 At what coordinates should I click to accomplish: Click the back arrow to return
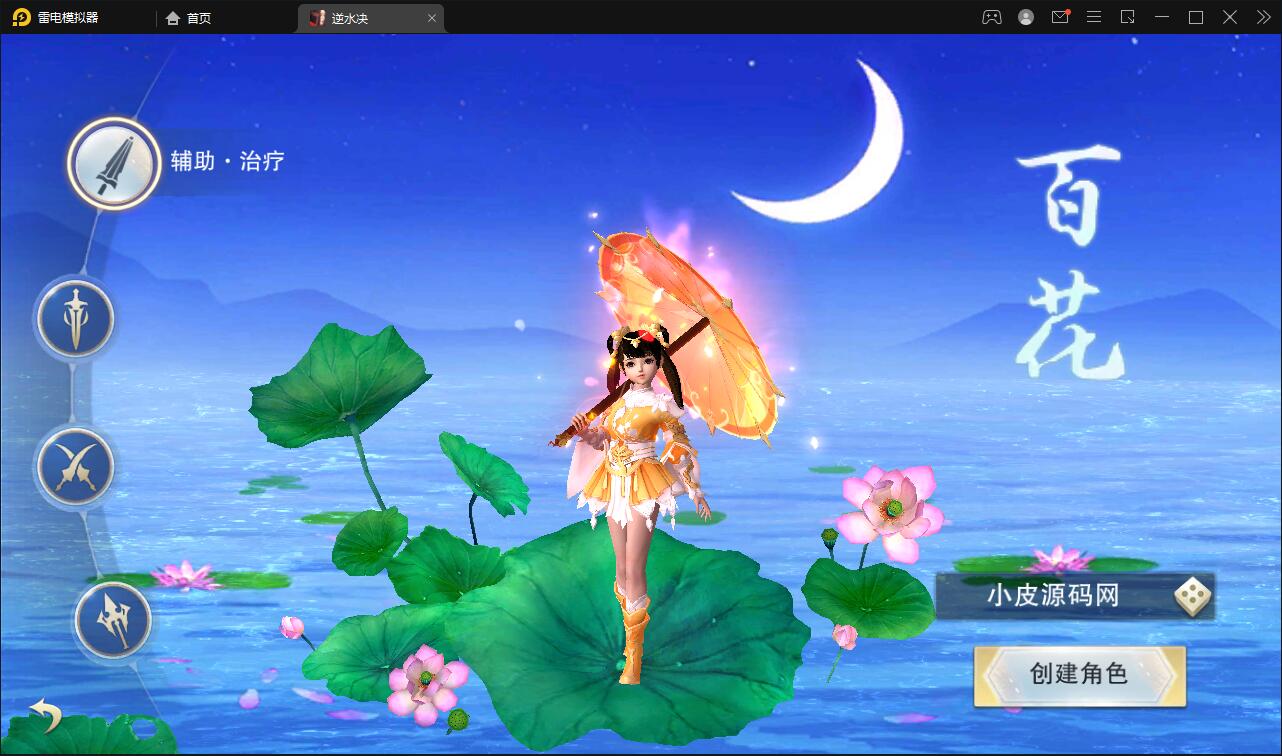pyautogui.click(x=45, y=716)
